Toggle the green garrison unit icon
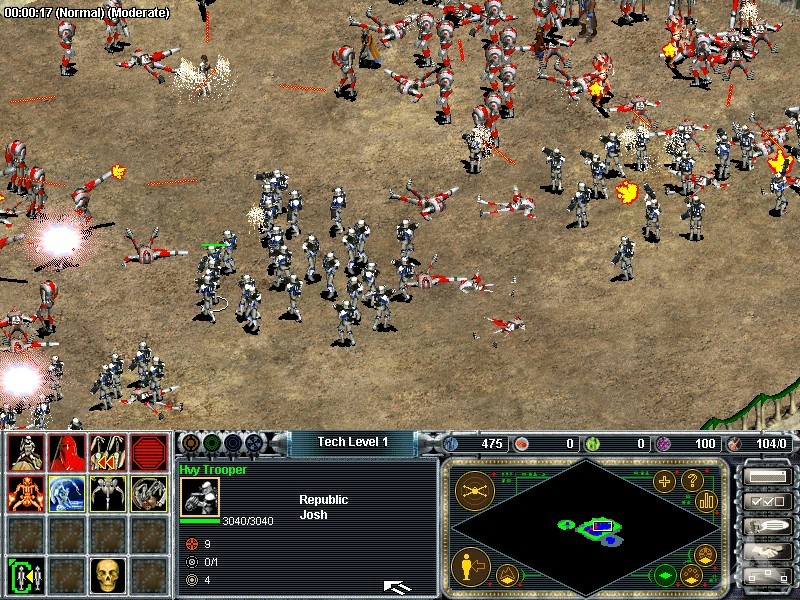Screen dimensions: 800x600 tap(24, 575)
